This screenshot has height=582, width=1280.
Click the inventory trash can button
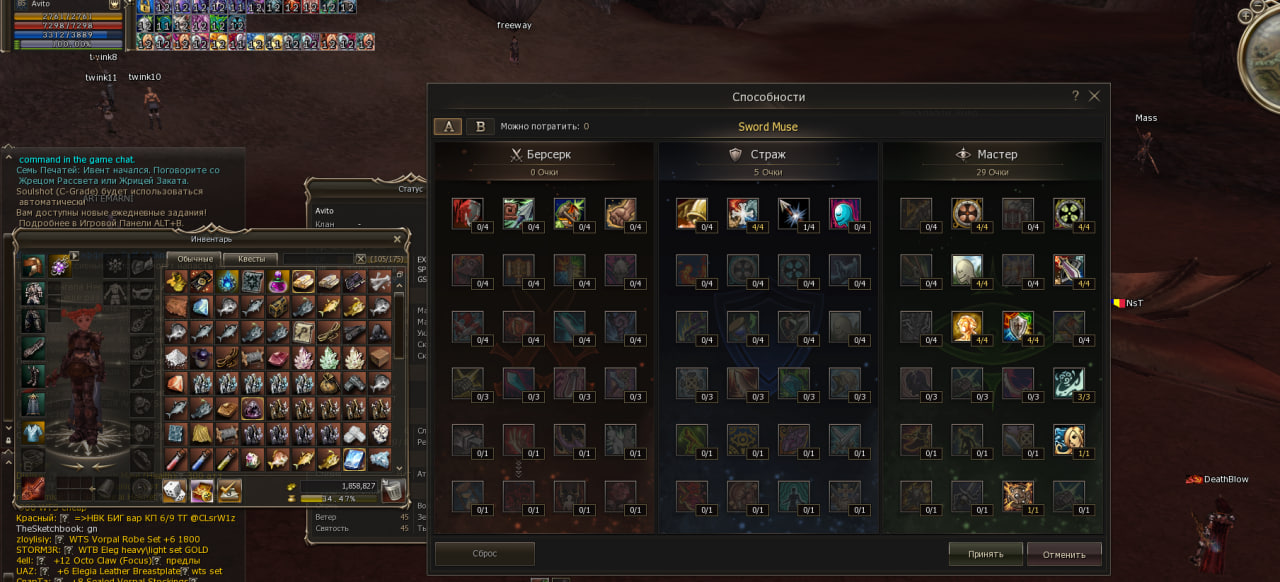[393, 490]
